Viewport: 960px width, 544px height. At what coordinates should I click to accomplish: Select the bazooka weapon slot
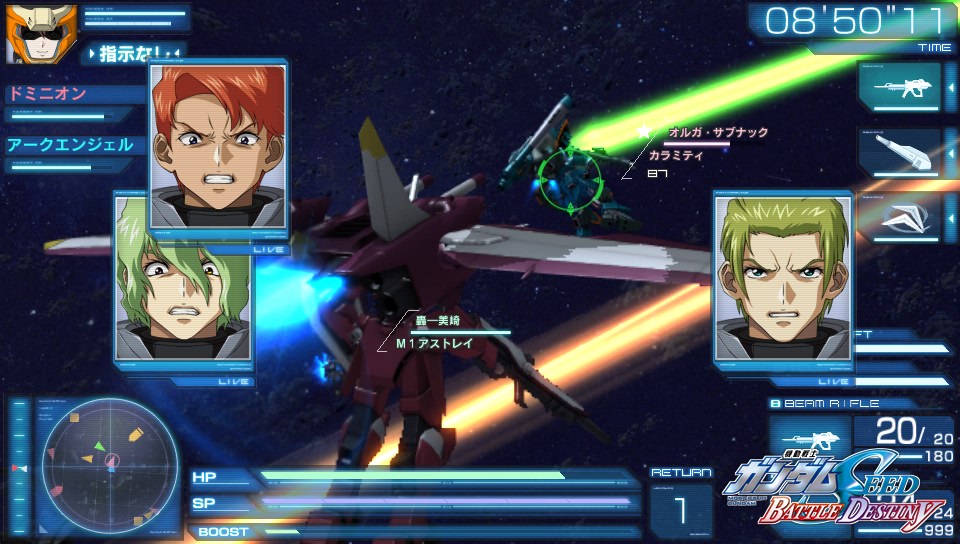coord(899,153)
